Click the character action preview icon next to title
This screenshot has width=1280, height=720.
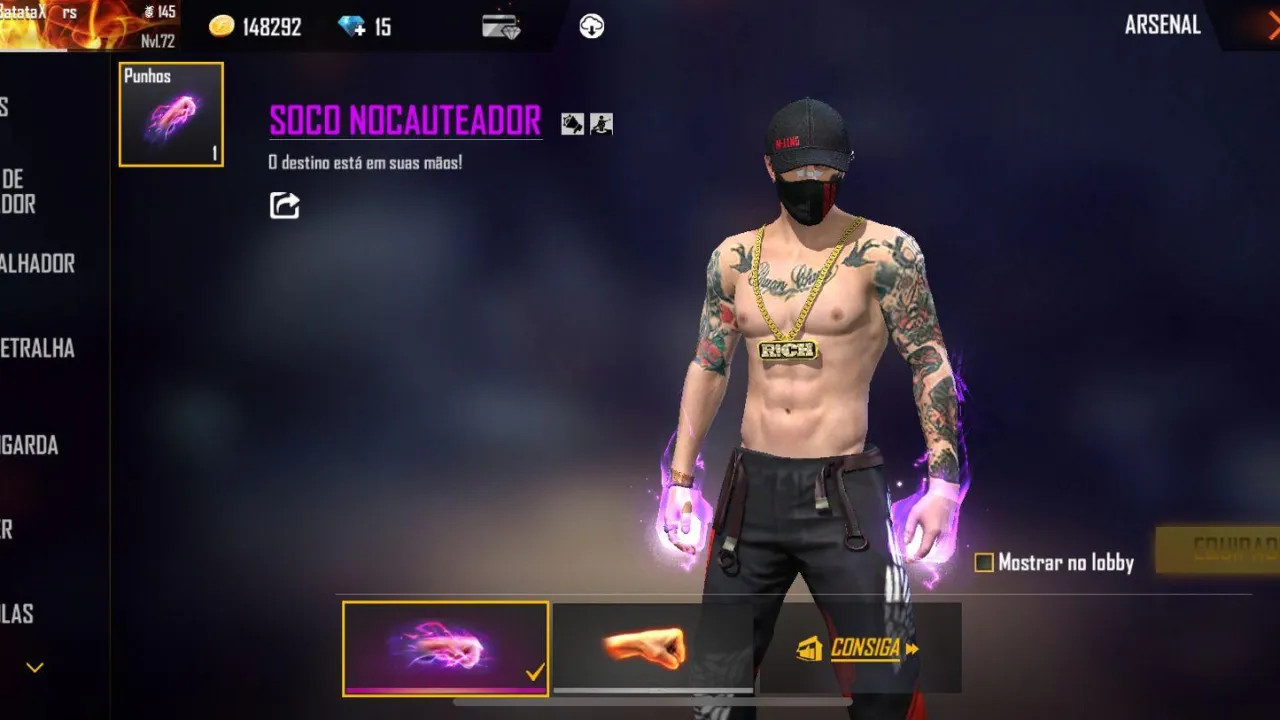click(599, 124)
